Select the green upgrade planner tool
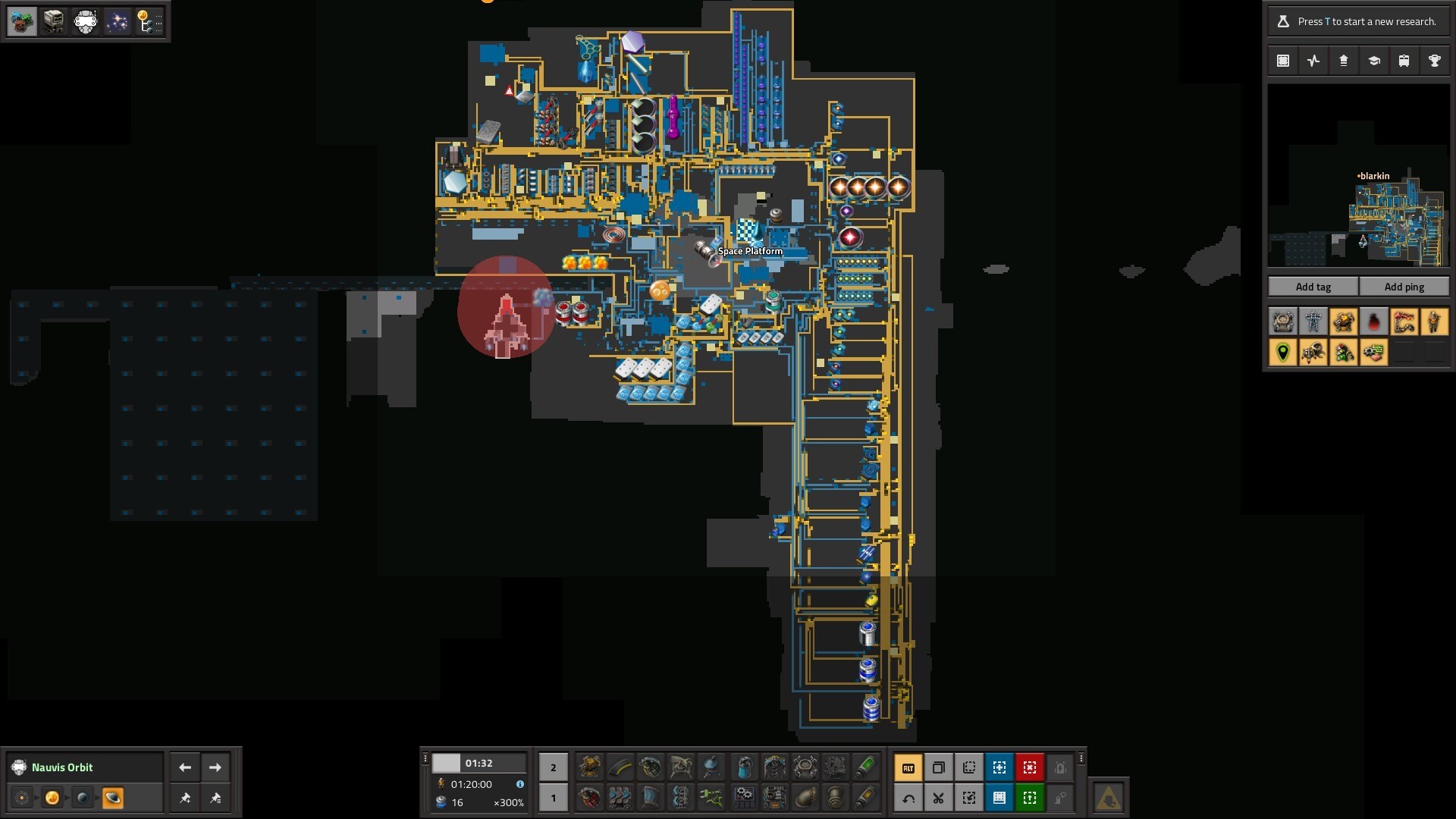This screenshot has width=1456, height=819. pos(1029,798)
